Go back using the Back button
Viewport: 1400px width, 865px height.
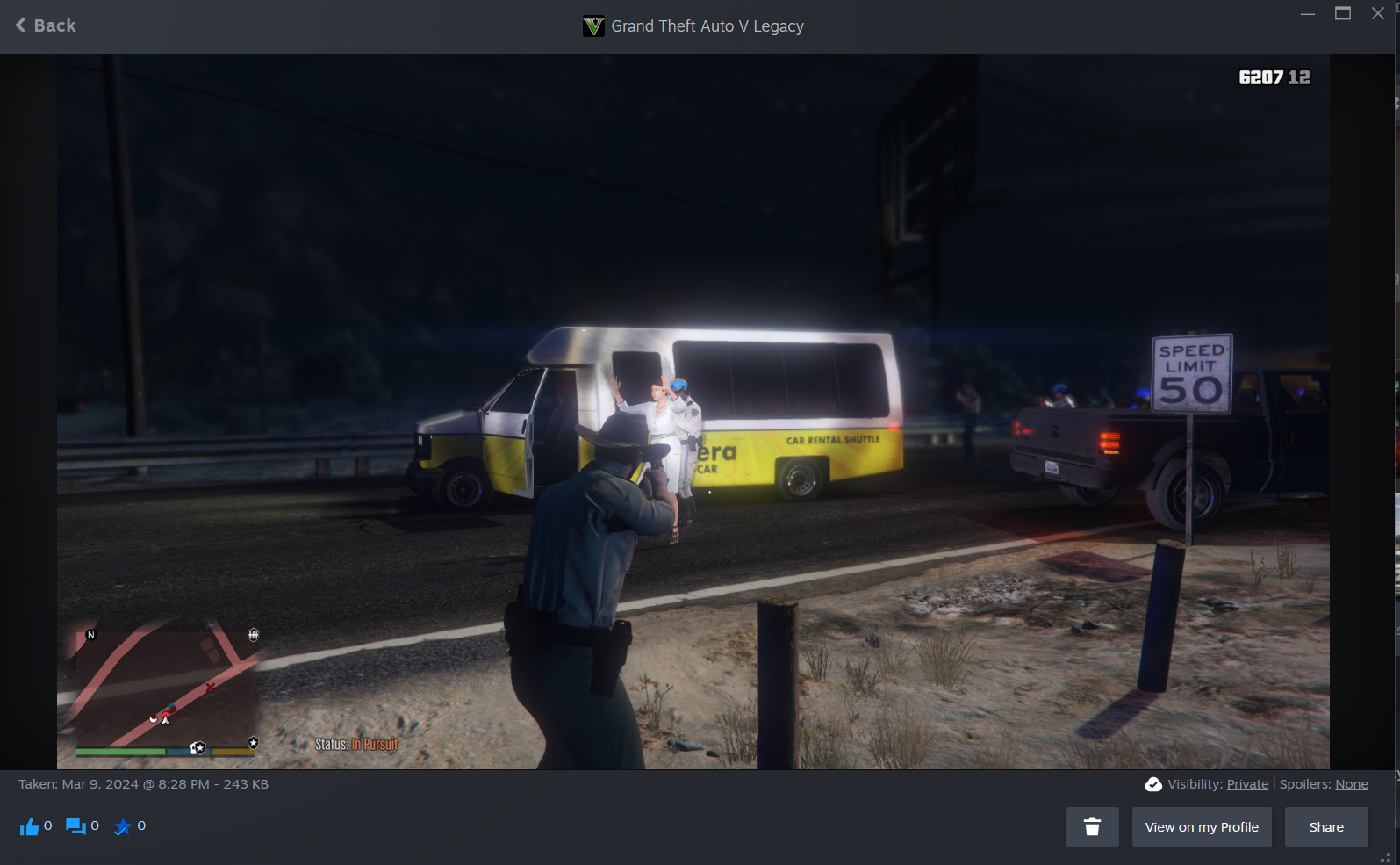[x=46, y=25]
